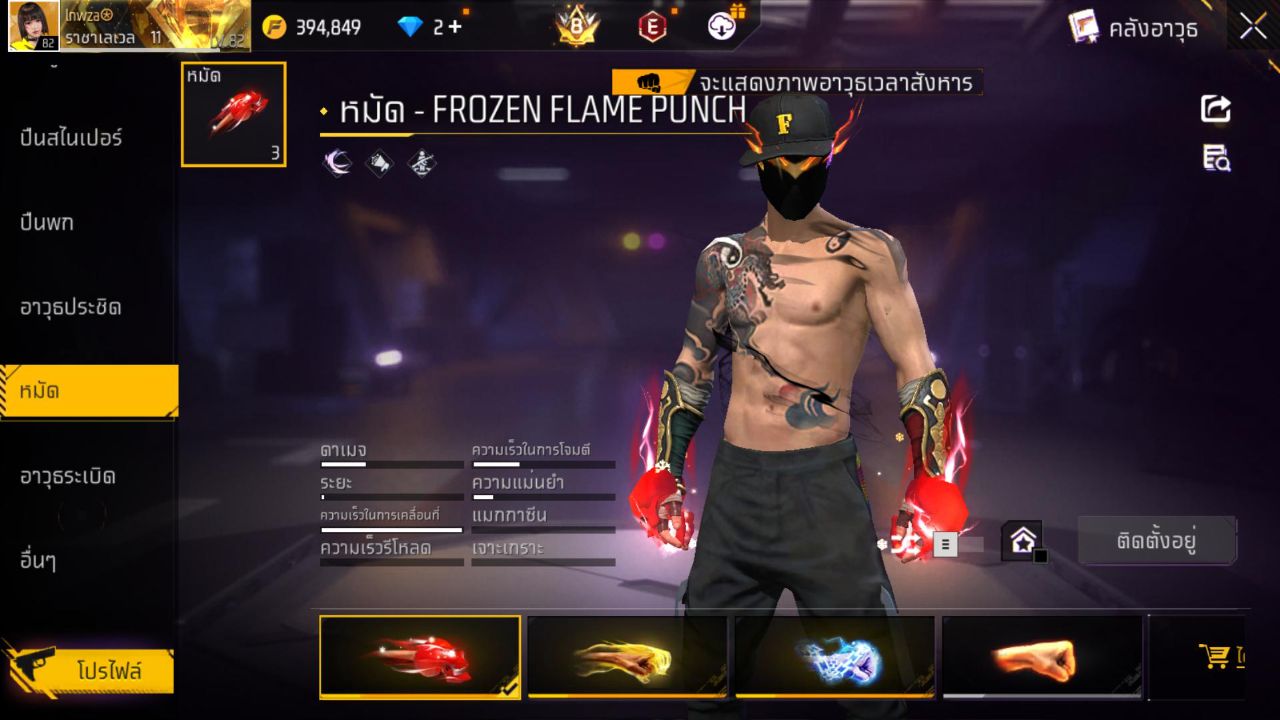
Task: Select the yellow flame fist skin thumbnail
Action: click(627, 657)
